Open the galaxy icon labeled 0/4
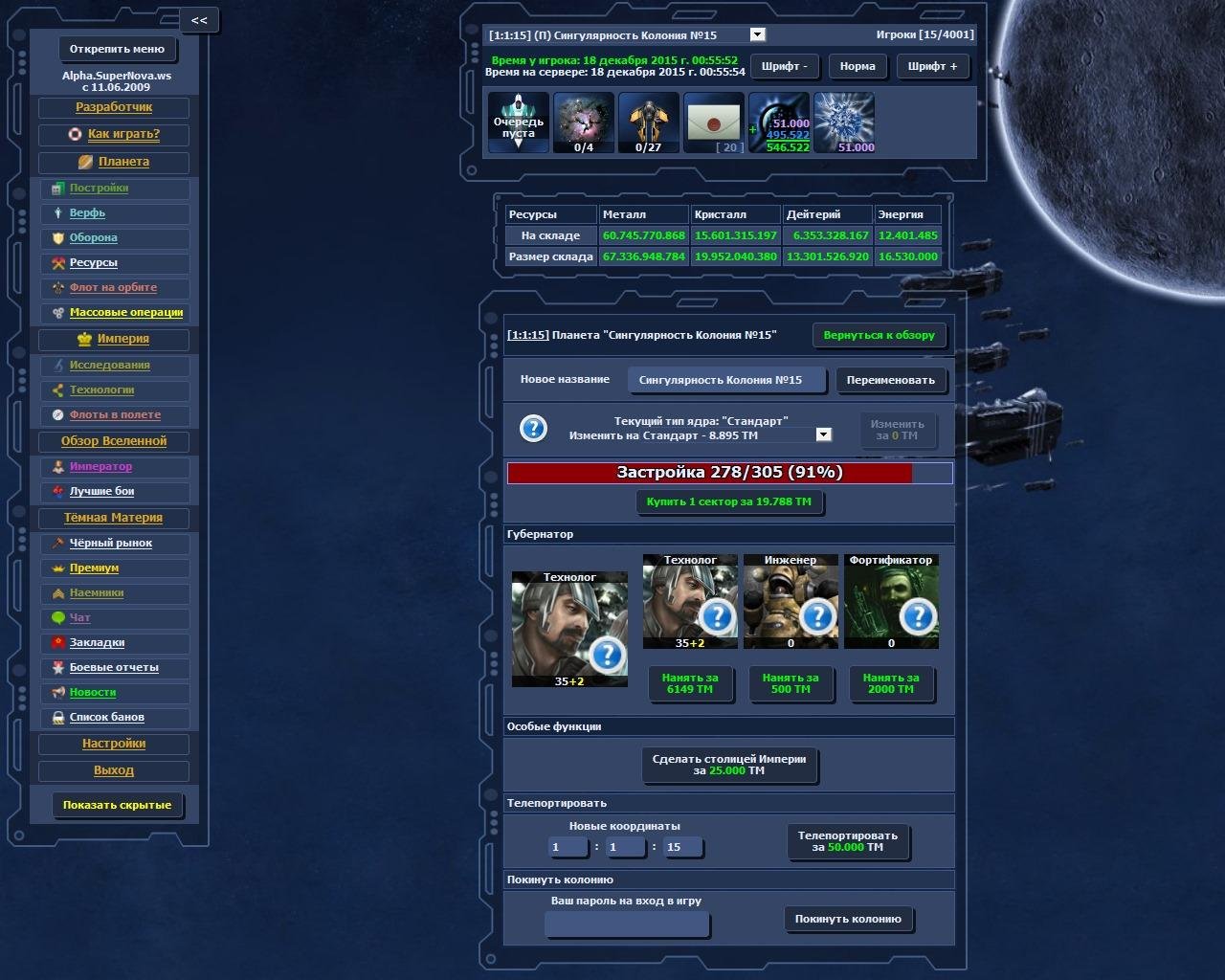This screenshot has height=980, width=1225. click(x=583, y=120)
